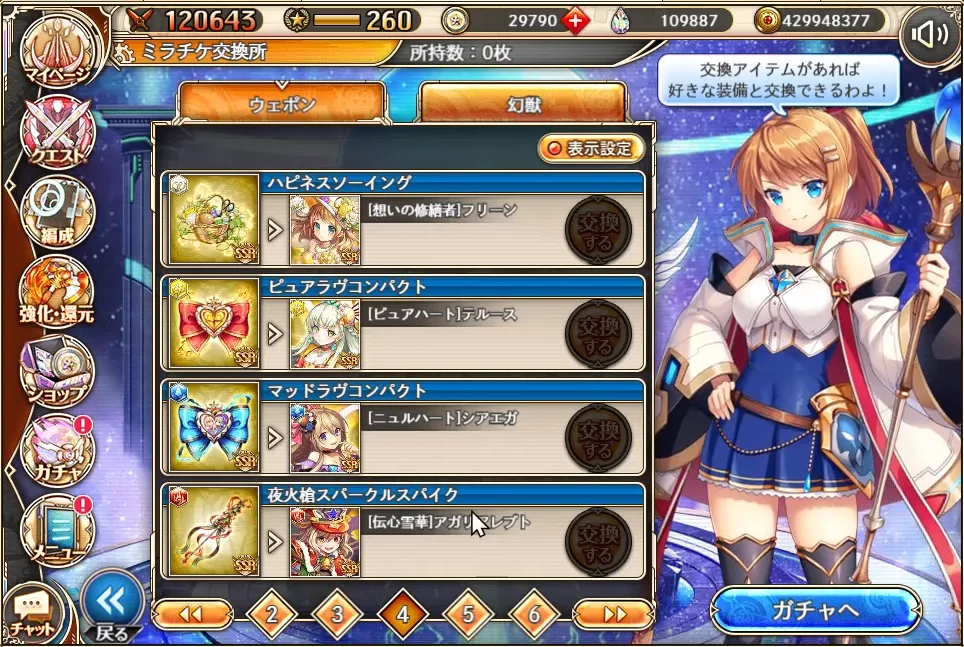Open the クエスト menu
Screen dimensions: 964x647
point(57,133)
